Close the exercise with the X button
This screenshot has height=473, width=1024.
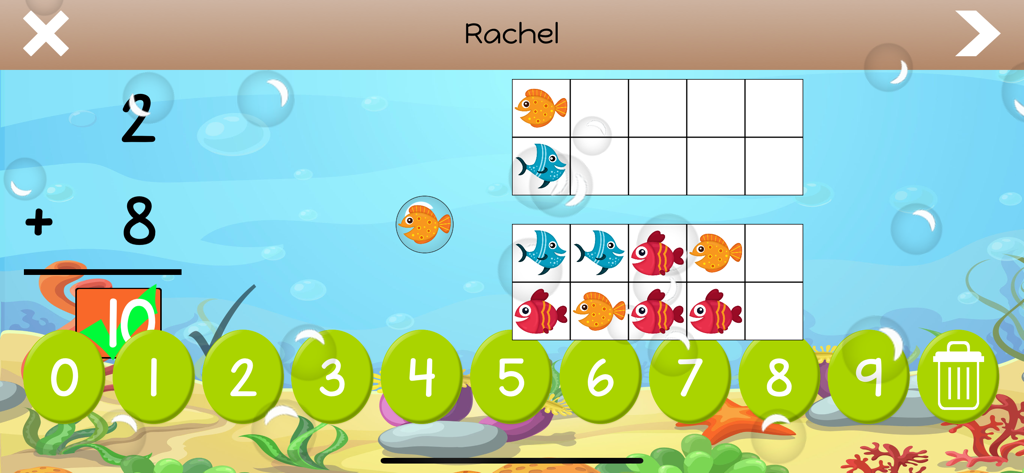pyautogui.click(x=45, y=34)
